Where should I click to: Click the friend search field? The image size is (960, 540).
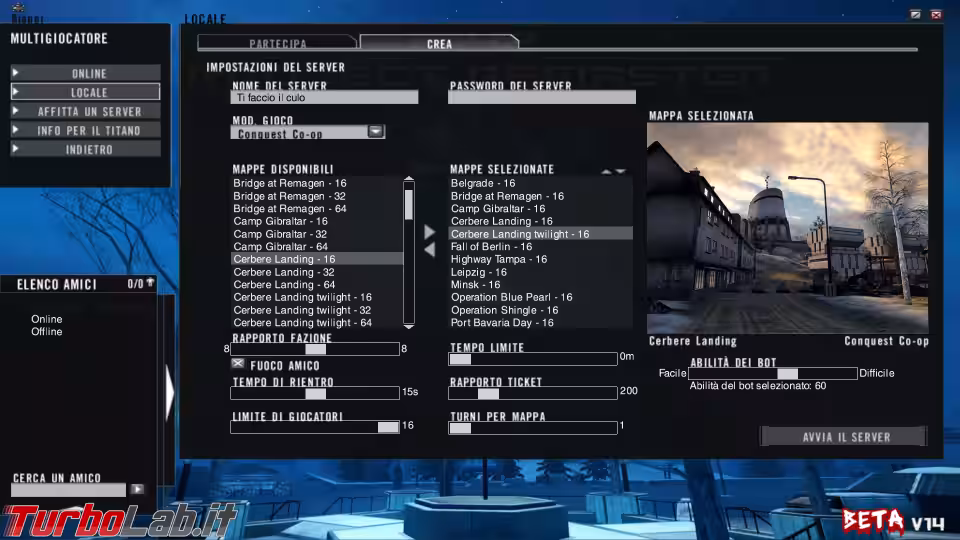tap(68, 490)
